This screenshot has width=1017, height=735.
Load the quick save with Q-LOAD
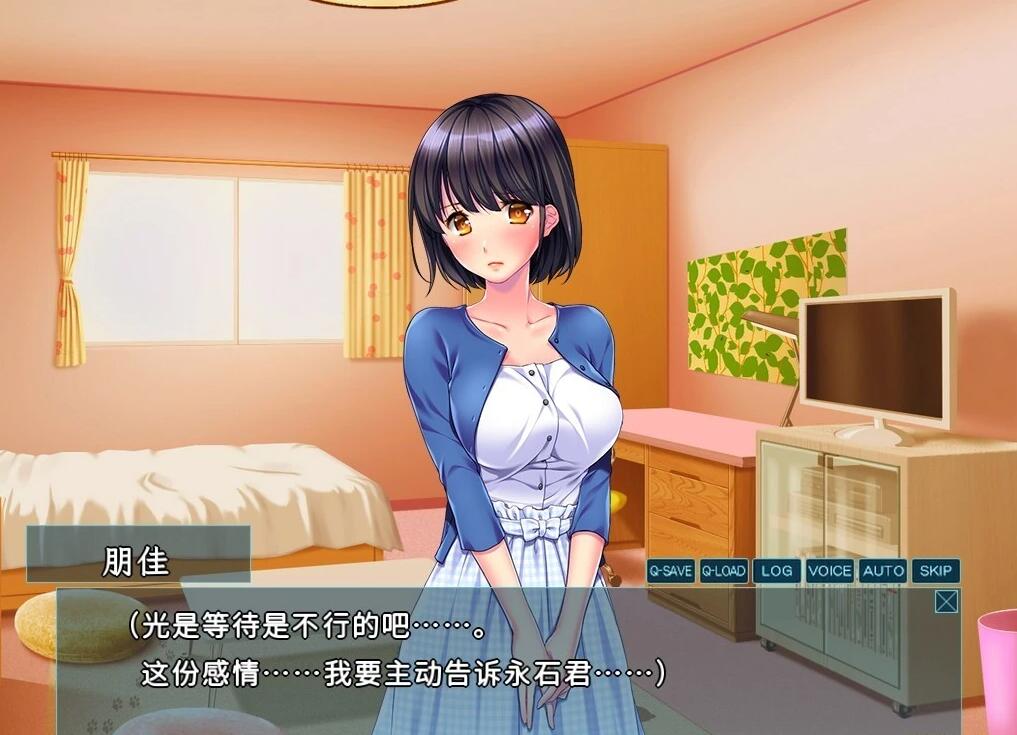(x=724, y=571)
